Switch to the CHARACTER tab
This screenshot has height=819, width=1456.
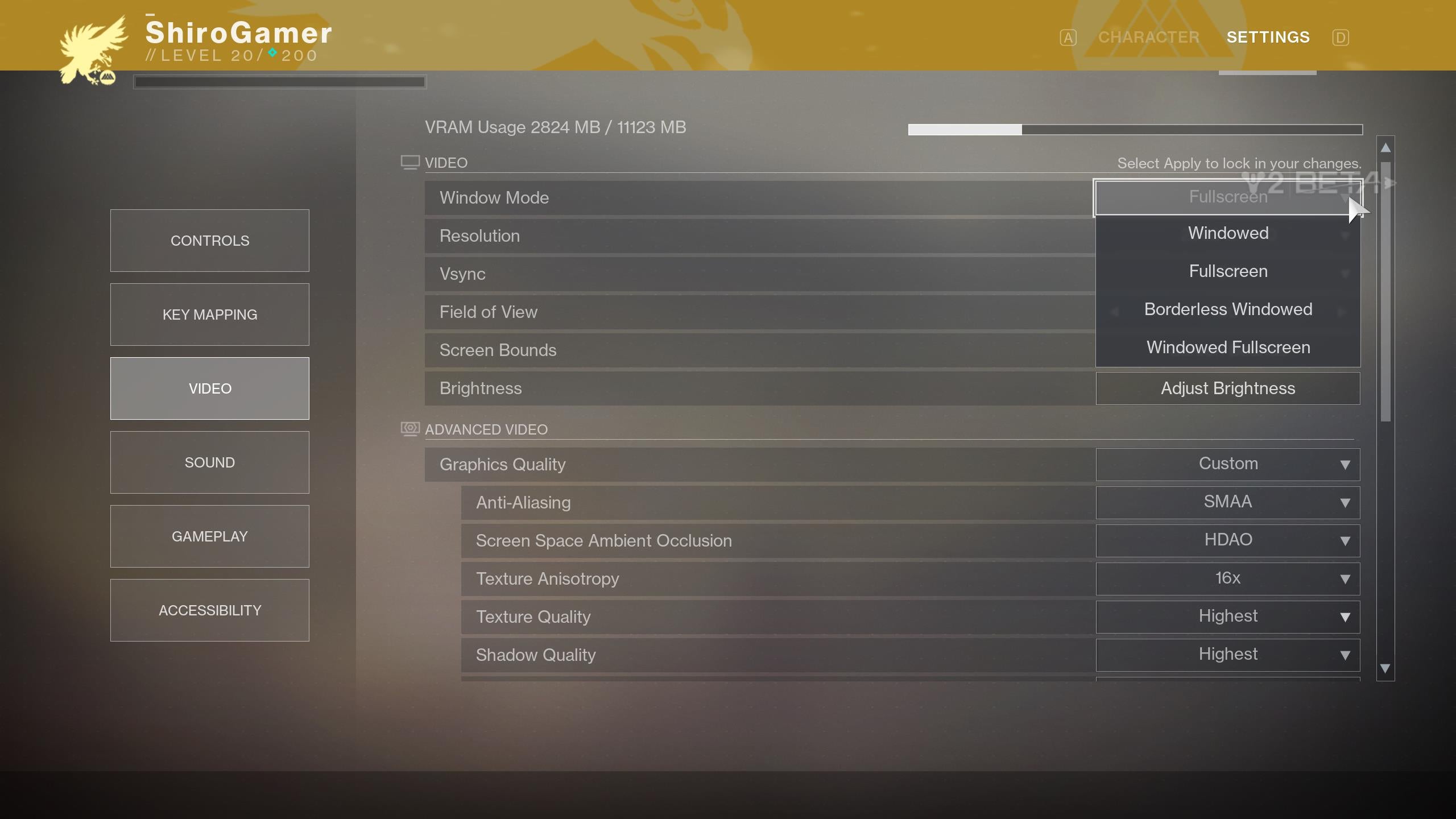(x=1148, y=36)
